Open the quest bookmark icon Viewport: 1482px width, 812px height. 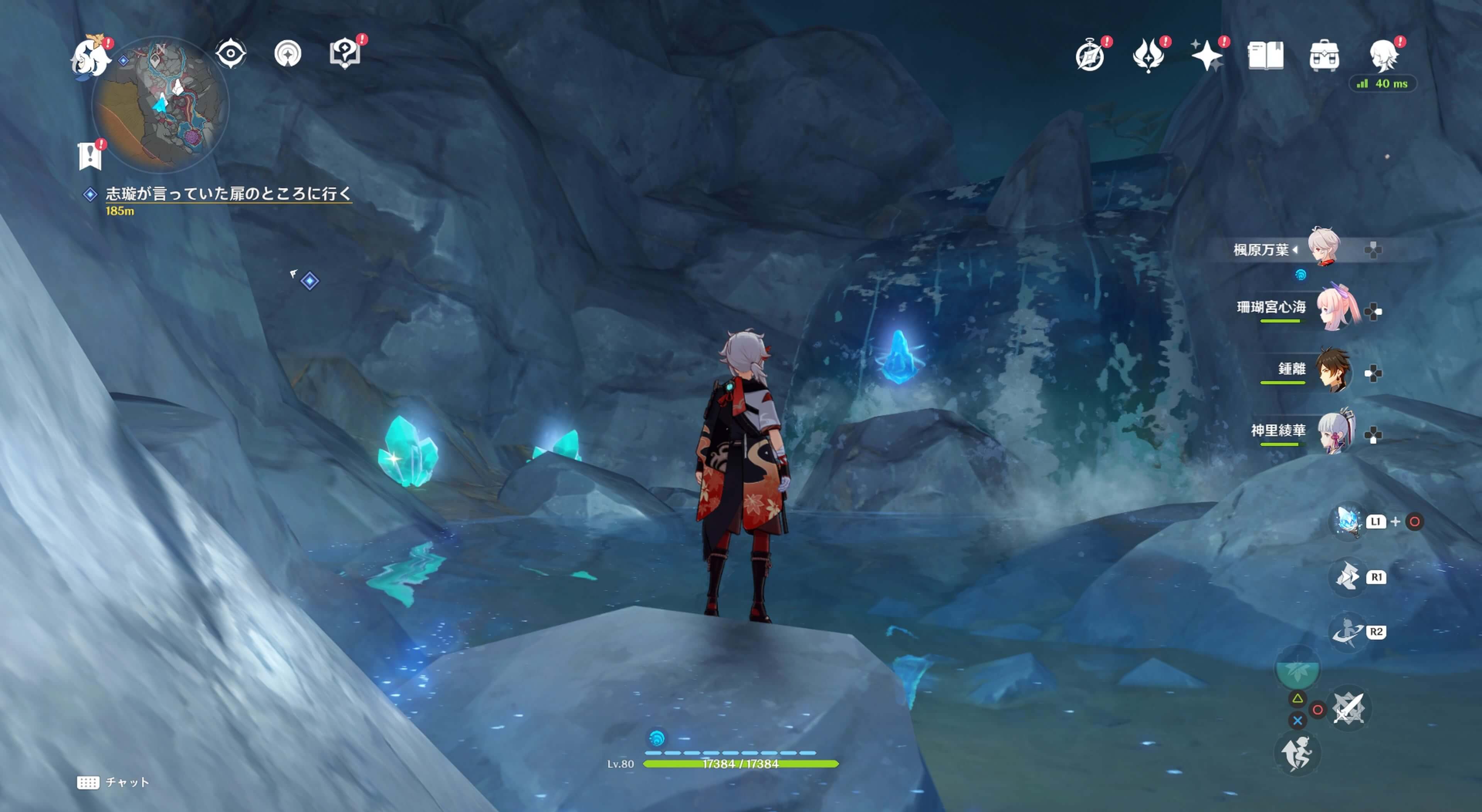(90, 155)
